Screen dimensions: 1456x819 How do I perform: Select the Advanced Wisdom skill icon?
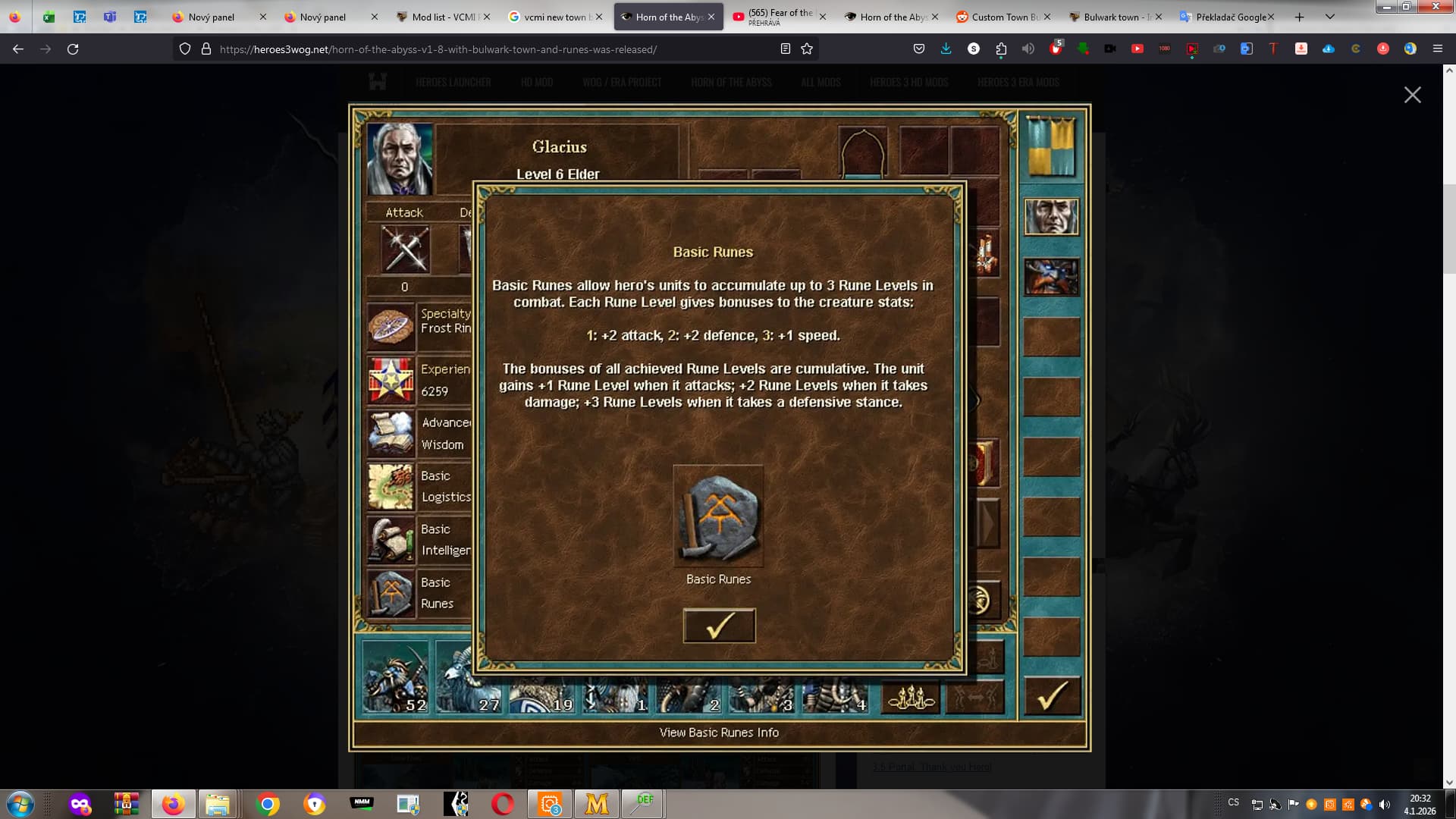click(x=391, y=433)
